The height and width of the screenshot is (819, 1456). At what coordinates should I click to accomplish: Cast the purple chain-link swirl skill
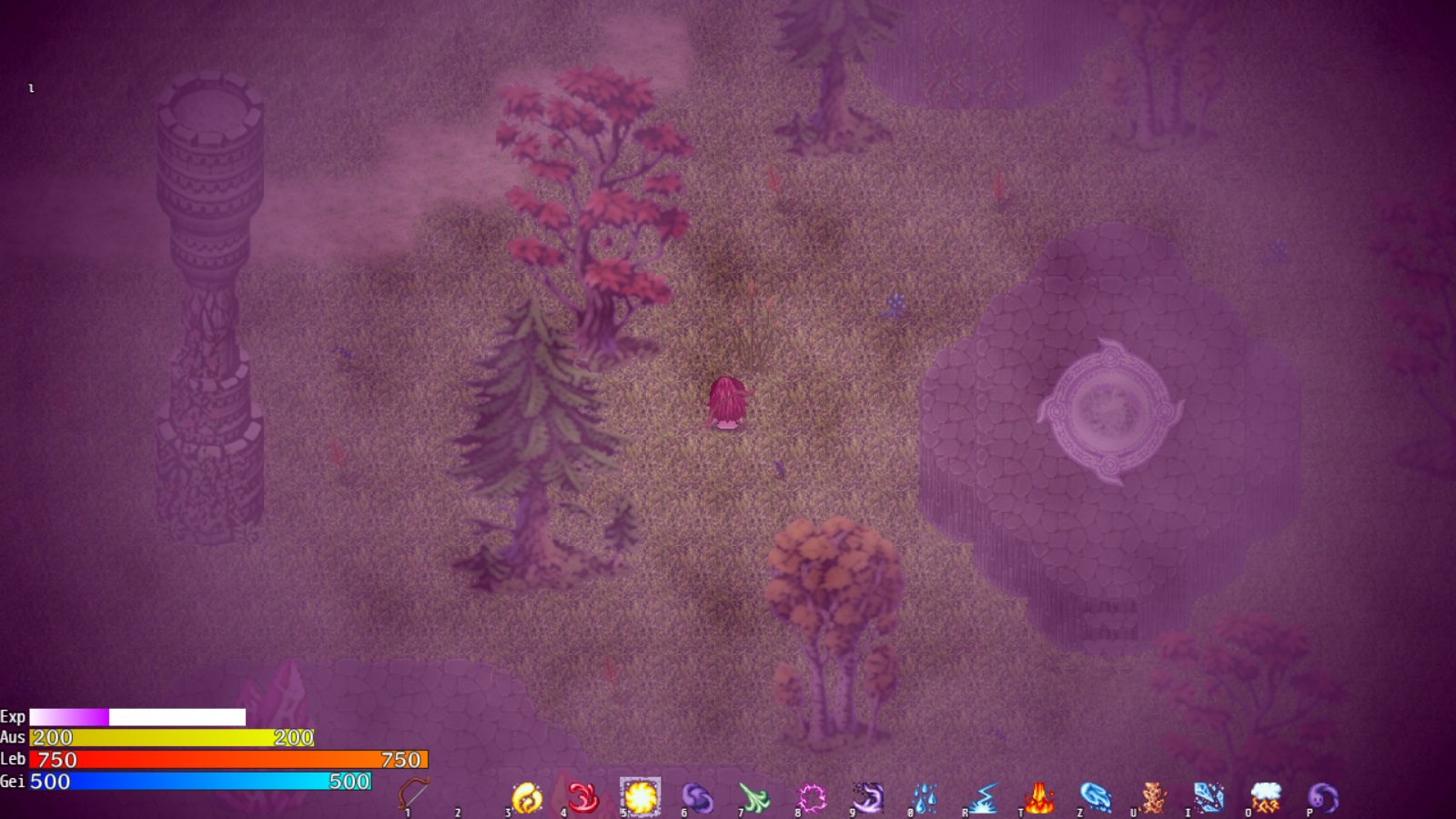[x=697, y=798]
